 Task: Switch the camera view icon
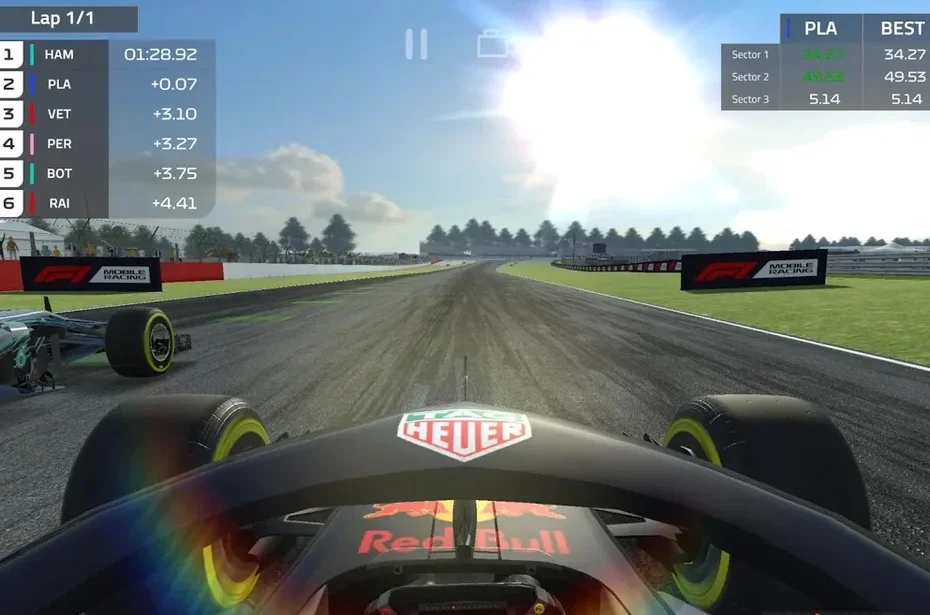(x=493, y=45)
